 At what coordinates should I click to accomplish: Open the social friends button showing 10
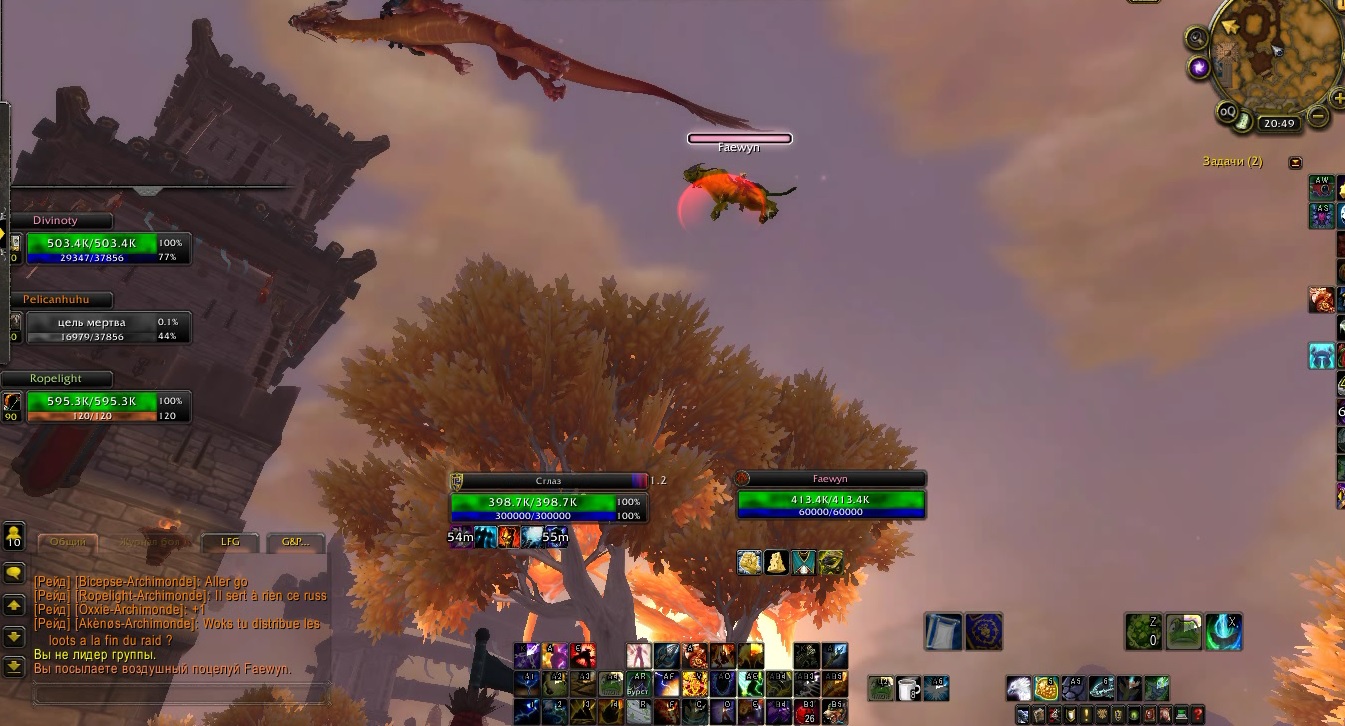pos(14,536)
